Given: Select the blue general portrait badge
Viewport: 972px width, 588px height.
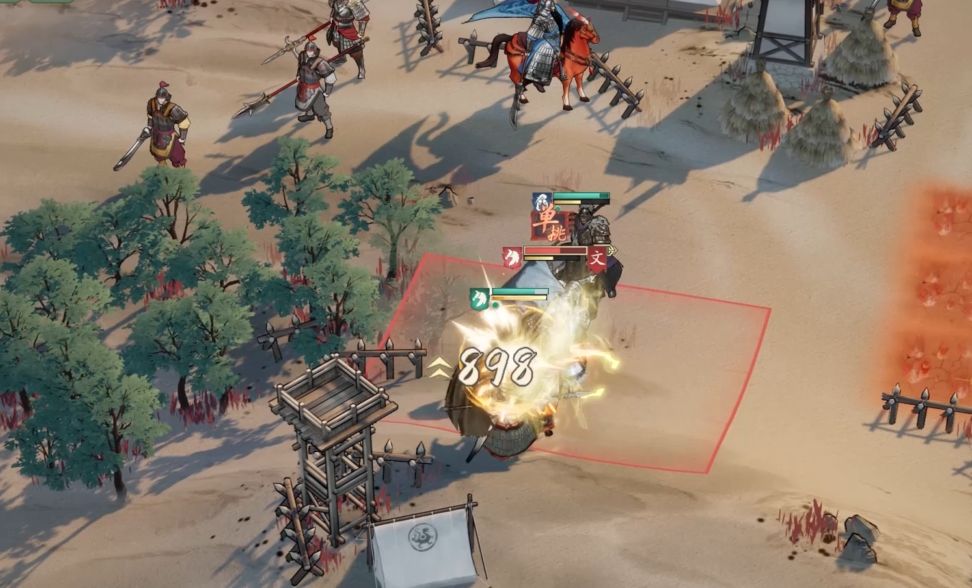Looking at the screenshot, I should click(541, 200).
